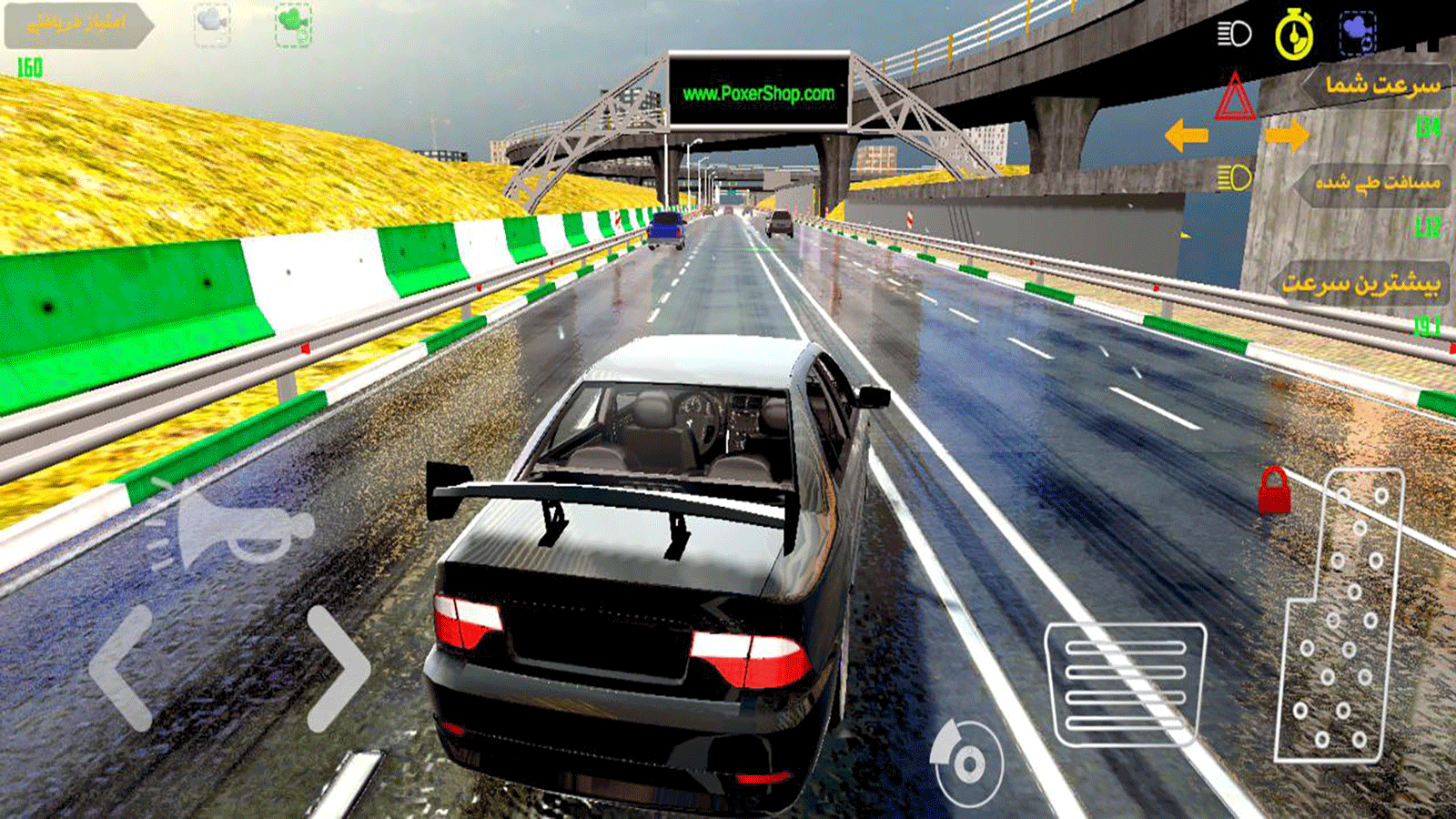The image size is (1456, 819).
Task: Hit the brake pedal
Action: point(1126,682)
